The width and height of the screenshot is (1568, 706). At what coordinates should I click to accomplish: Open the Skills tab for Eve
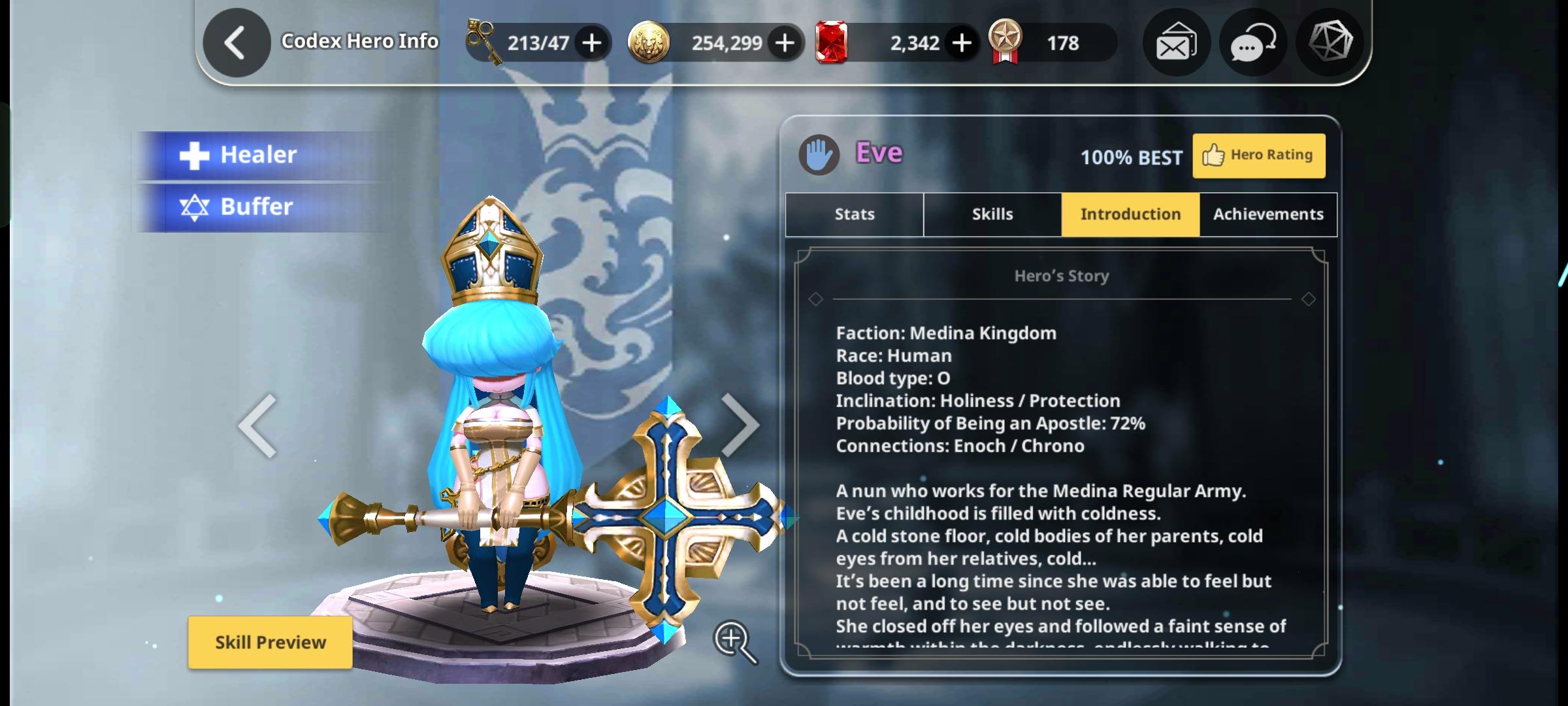[x=992, y=214]
